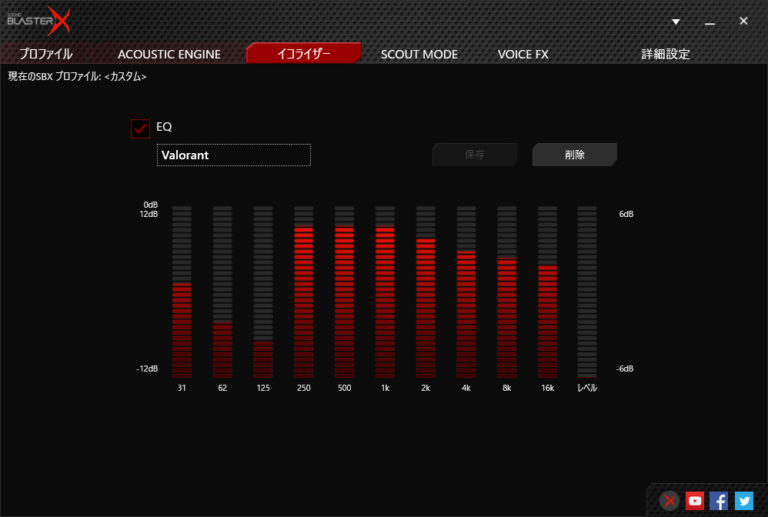Image resolution: width=768 pixels, height=517 pixels.
Task: Open the YouTube link icon
Action: pyautogui.click(x=695, y=501)
